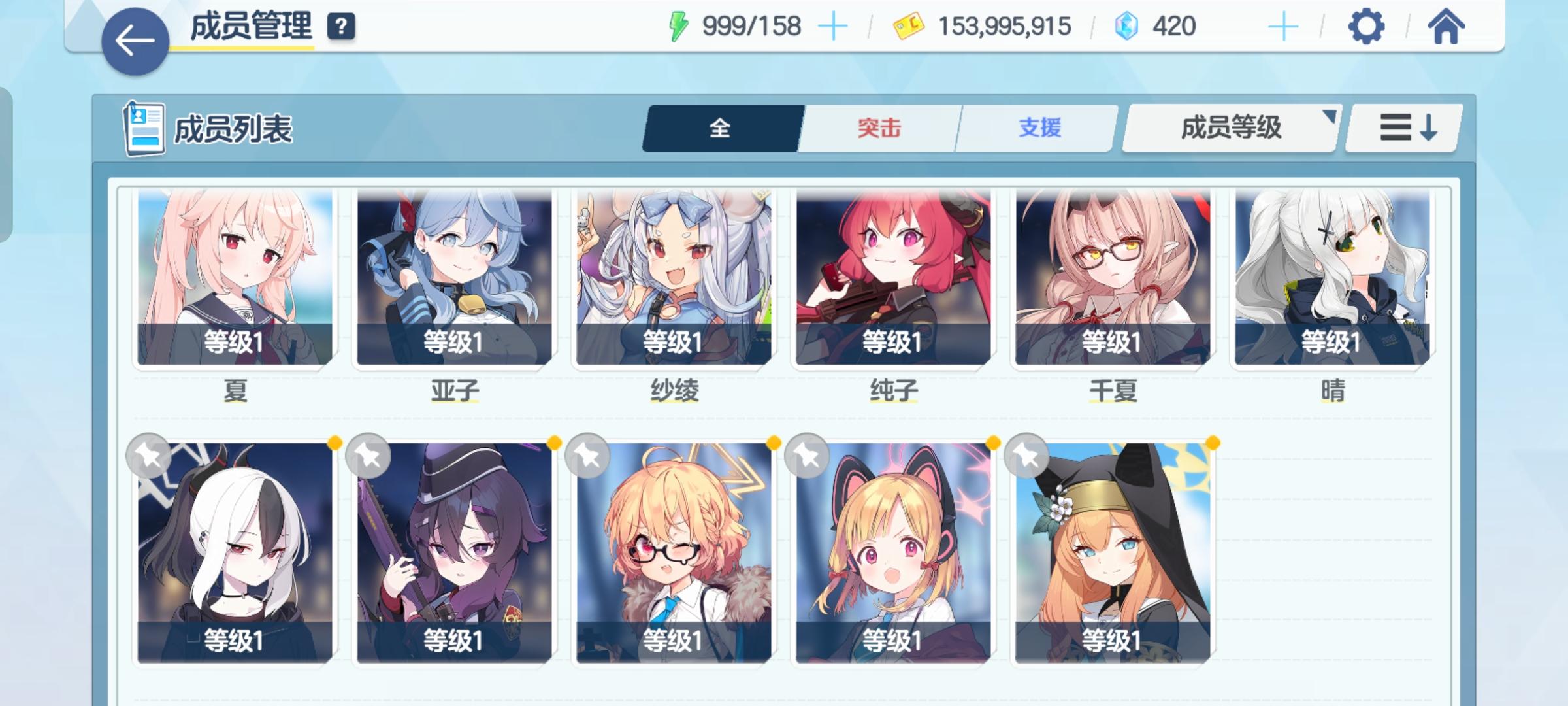Click the help question mark next to 成员管理

[339, 26]
